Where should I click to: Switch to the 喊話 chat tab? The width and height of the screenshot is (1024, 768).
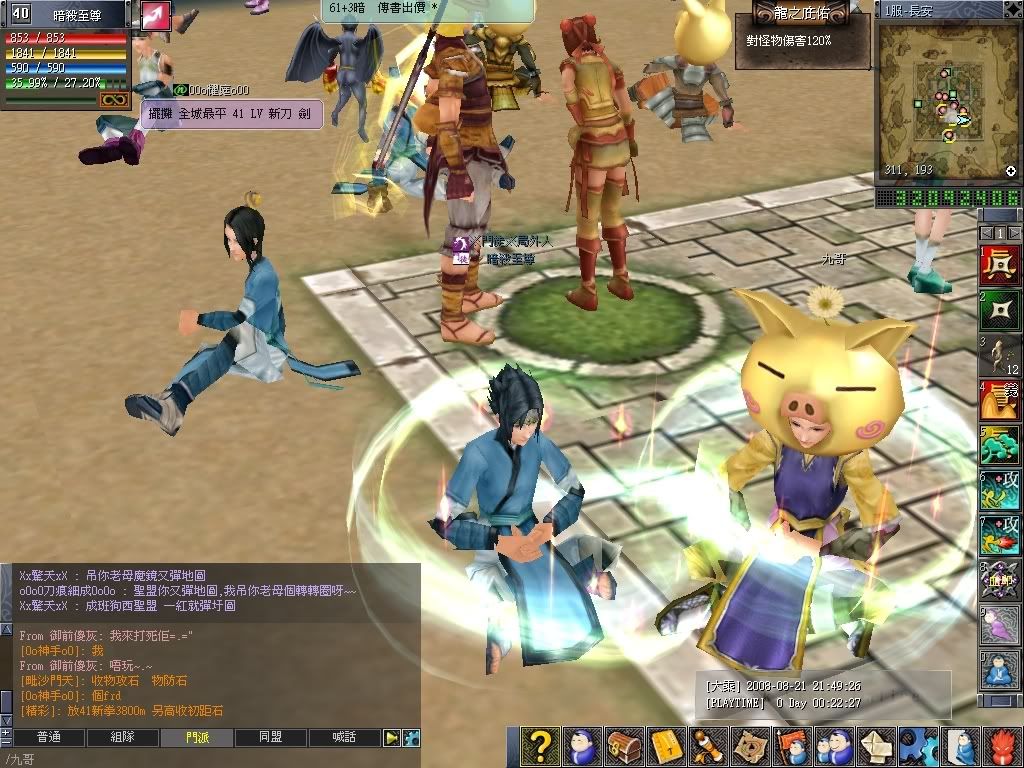[x=344, y=738]
